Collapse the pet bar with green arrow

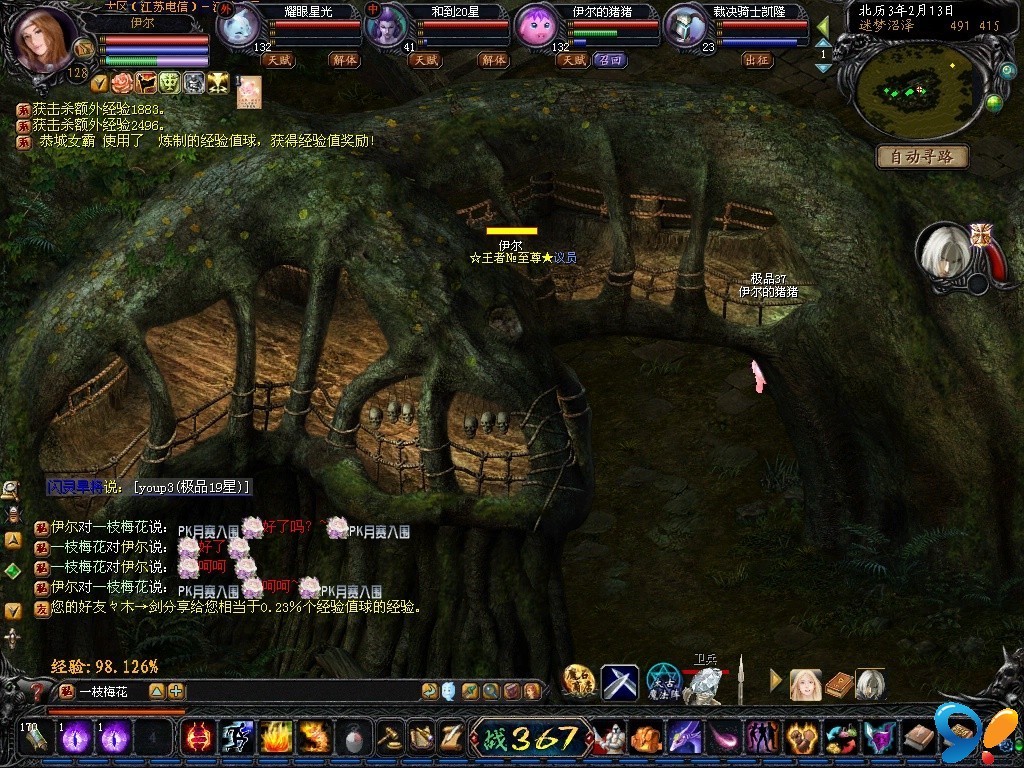822,27
